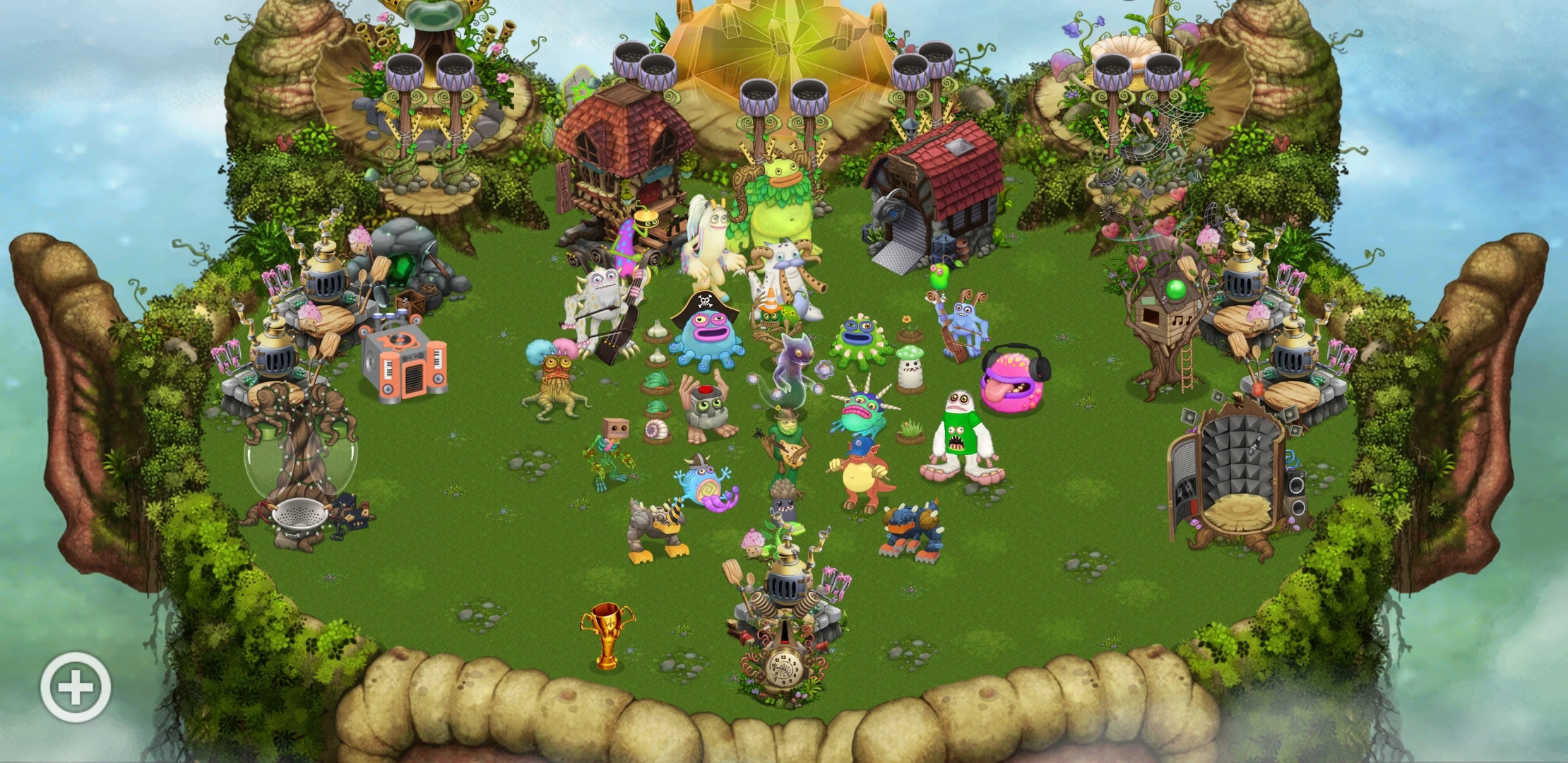Viewport: 1568px width, 763px height.
Task: Tap the empty Wubbox on the right
Action: (x=1243, y=487)
